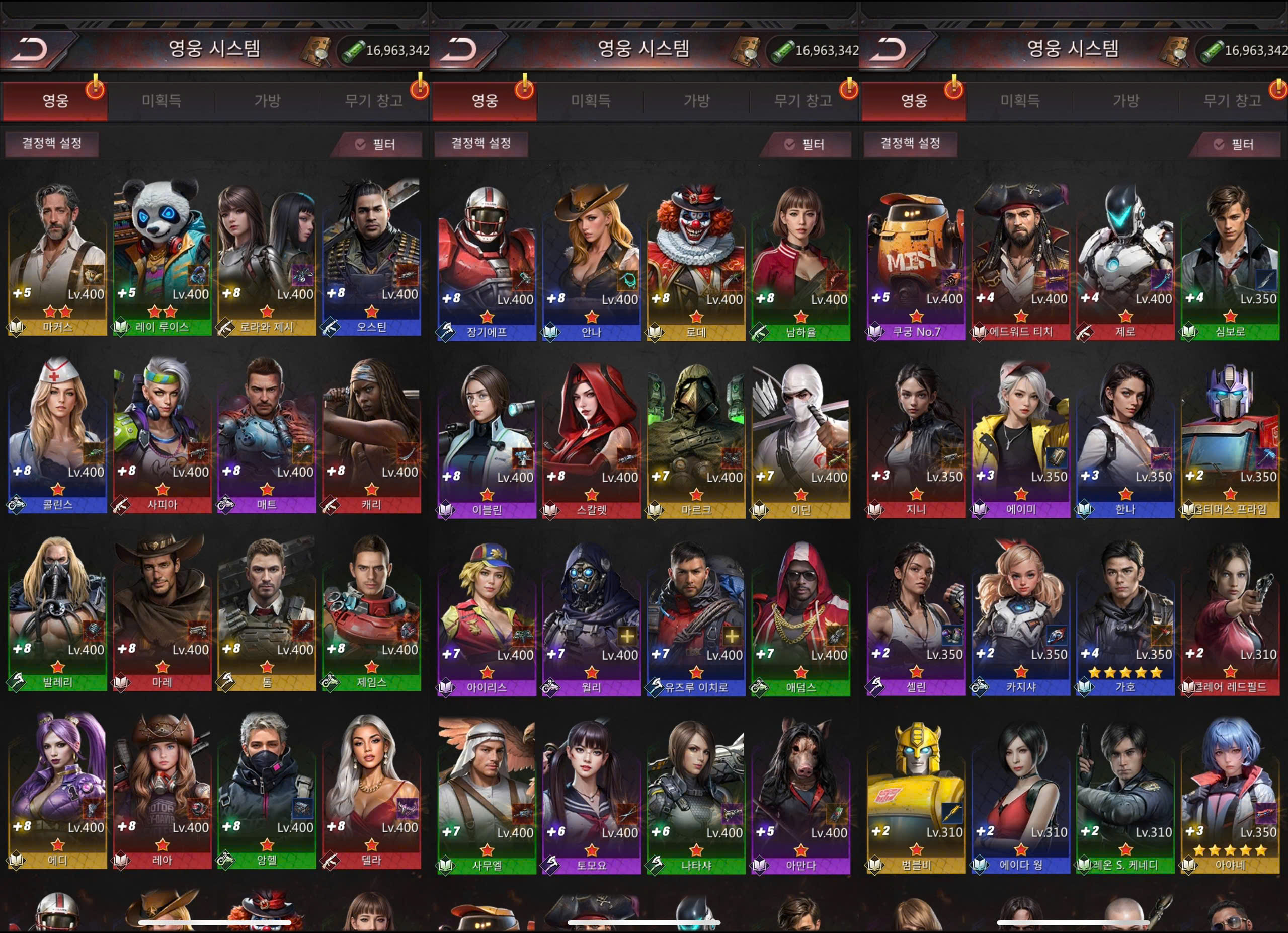Open the 사무엘 hero card
Screen dimensions: 1288x933
(x=487, y=797)
